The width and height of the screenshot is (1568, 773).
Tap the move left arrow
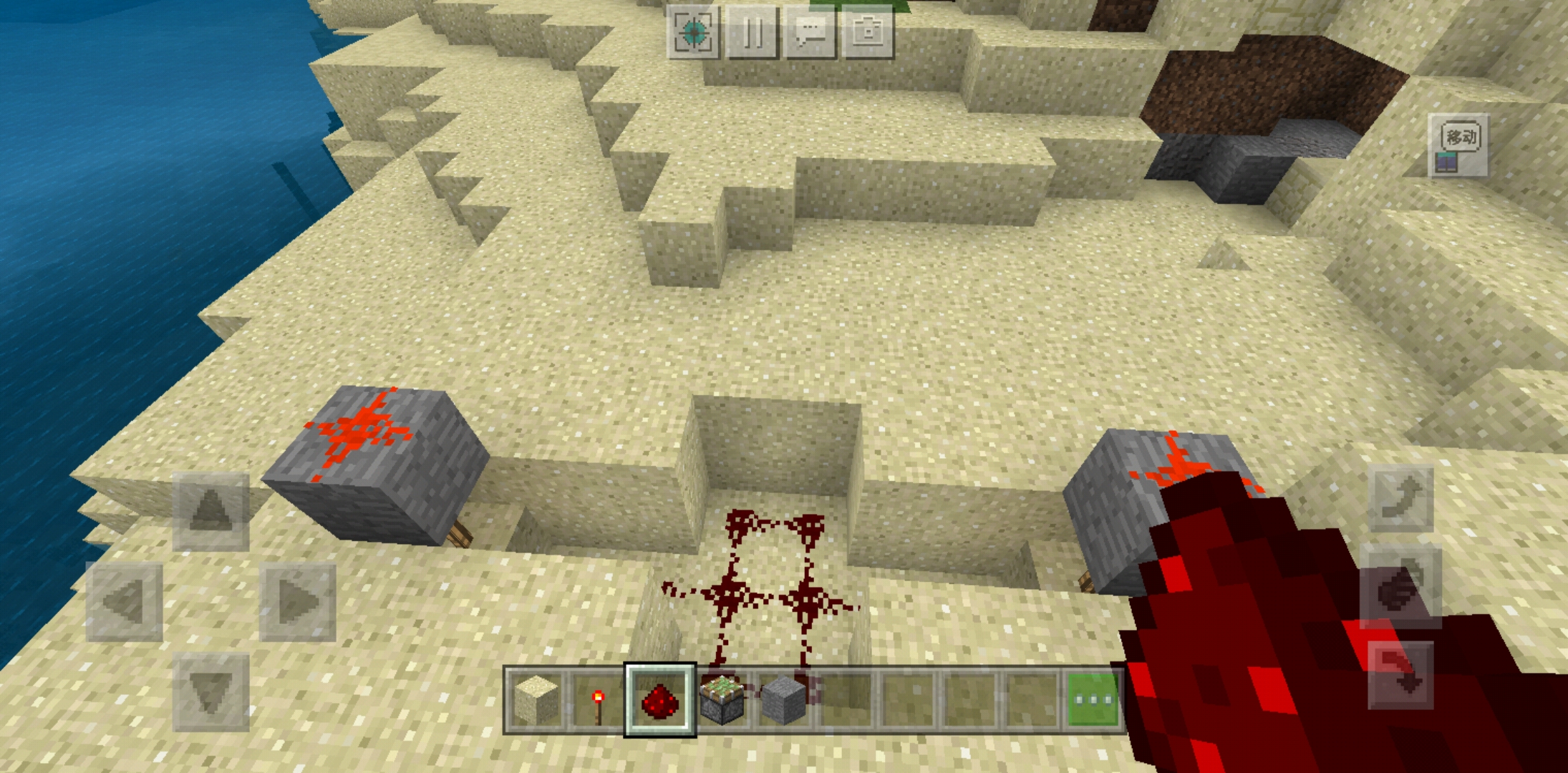(x=125, y=601)
